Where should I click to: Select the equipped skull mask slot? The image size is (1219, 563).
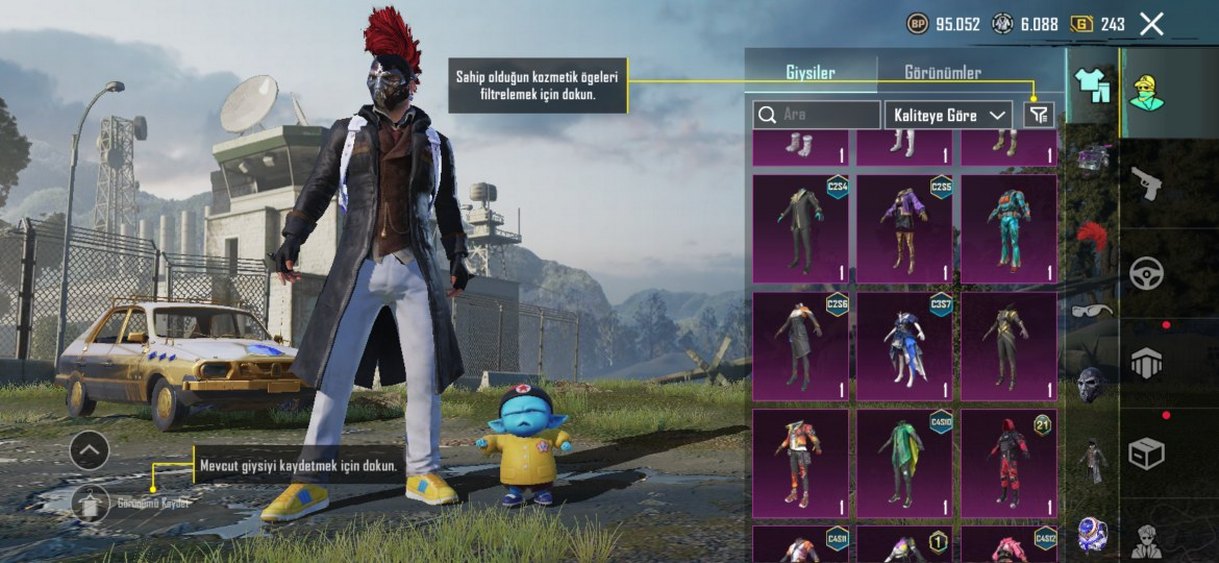coord(1092,383)
